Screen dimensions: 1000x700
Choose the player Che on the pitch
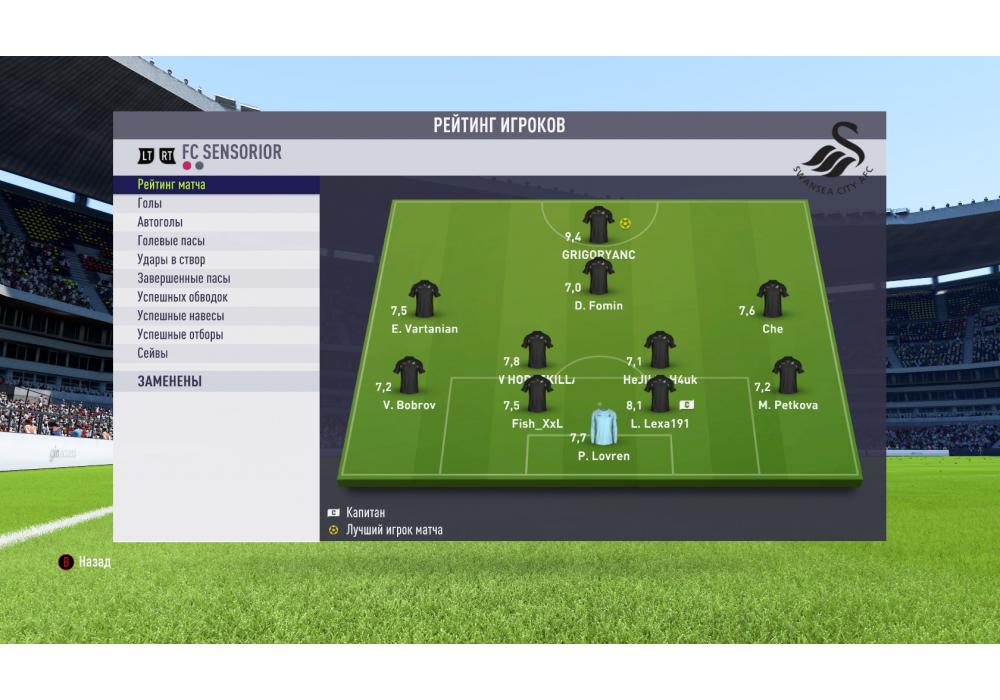coord(772,299)
